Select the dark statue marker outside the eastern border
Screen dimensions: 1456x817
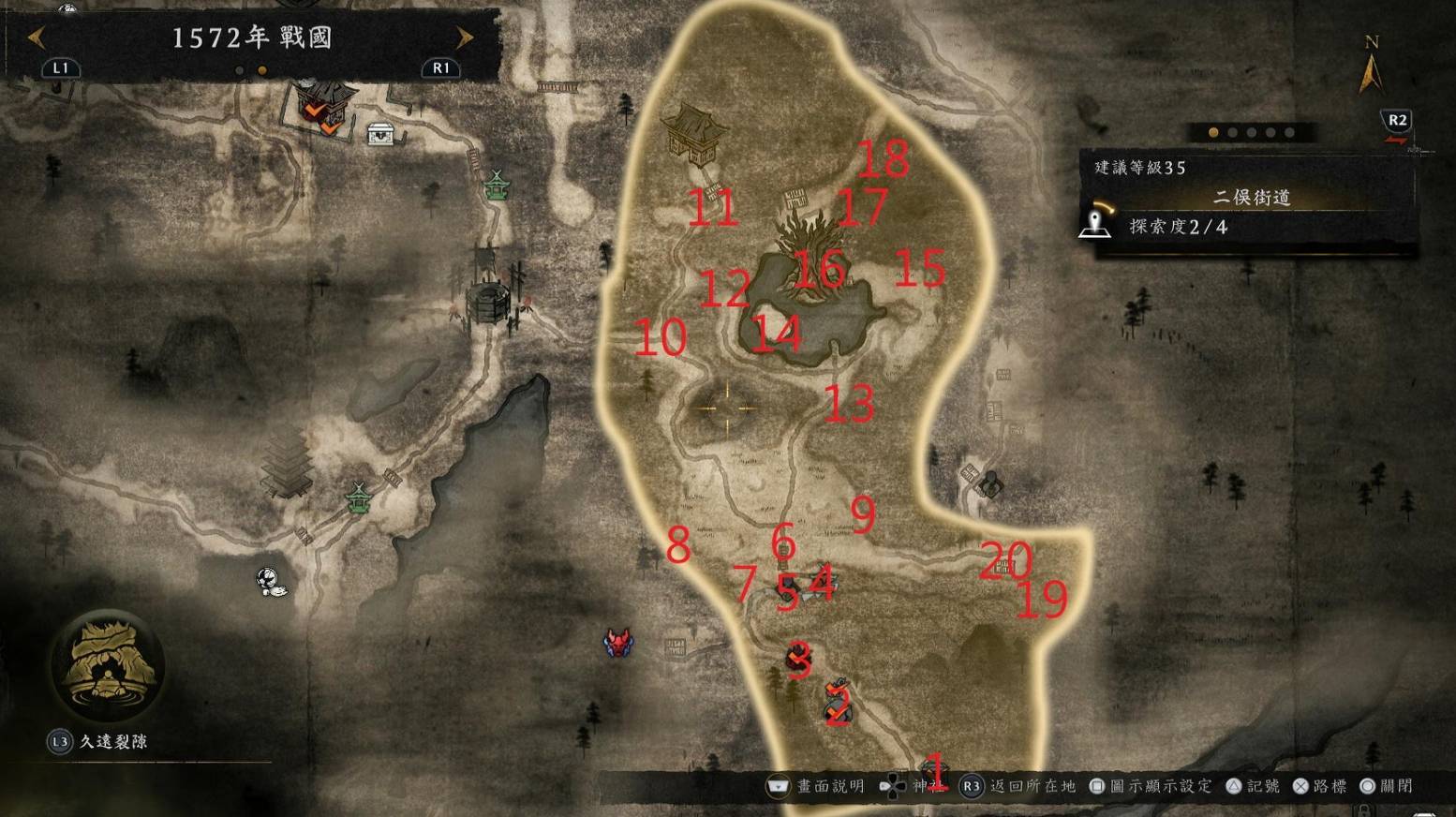[988, 483]
